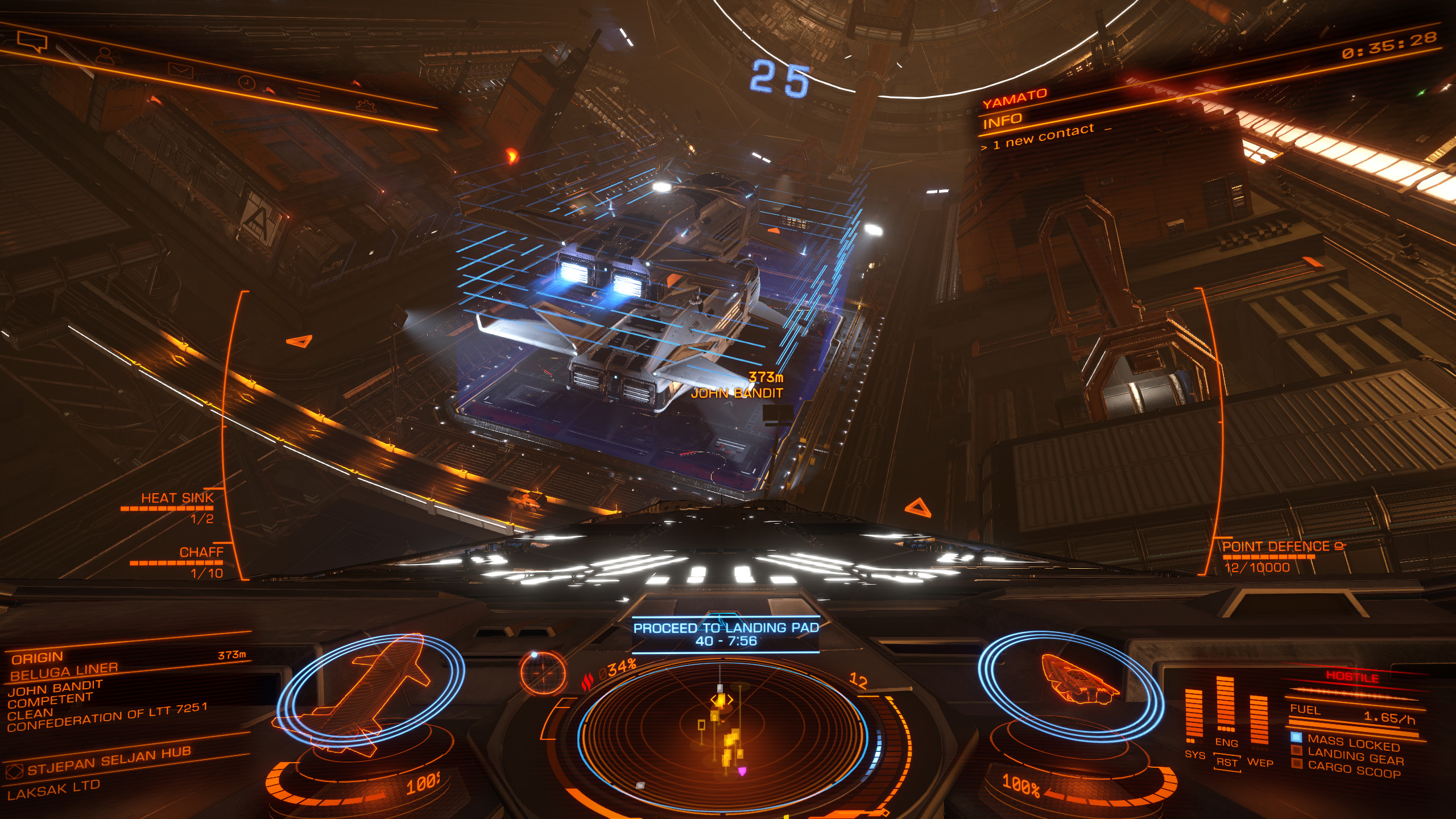Open the three-line list comms tab

point(308,94)
